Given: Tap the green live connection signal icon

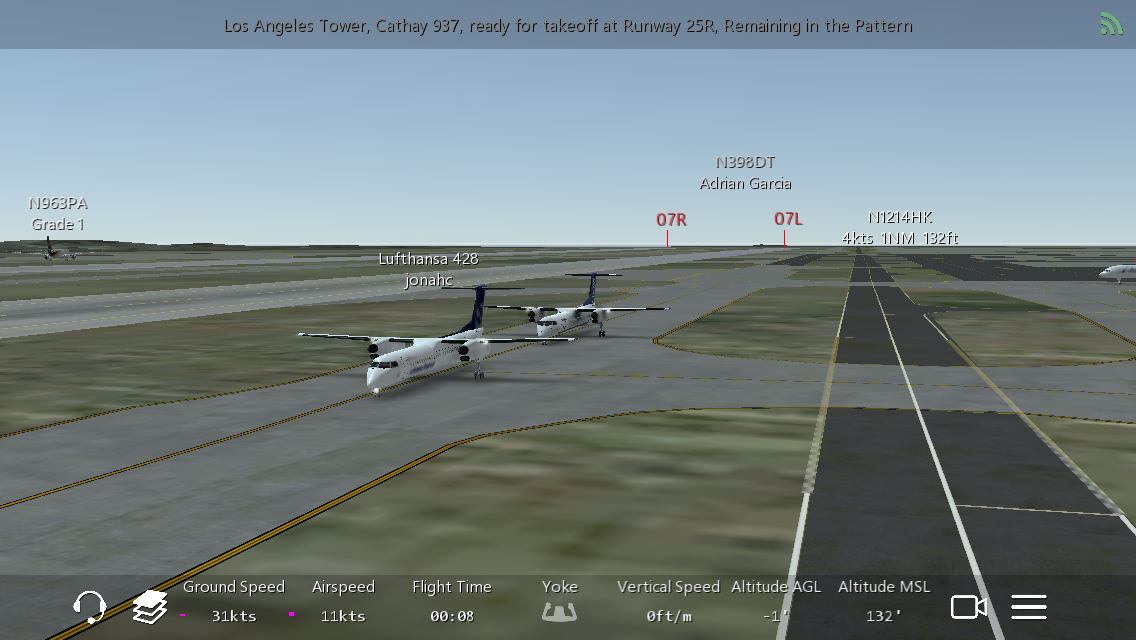Looking at the screenshot, I should 1111,24.
